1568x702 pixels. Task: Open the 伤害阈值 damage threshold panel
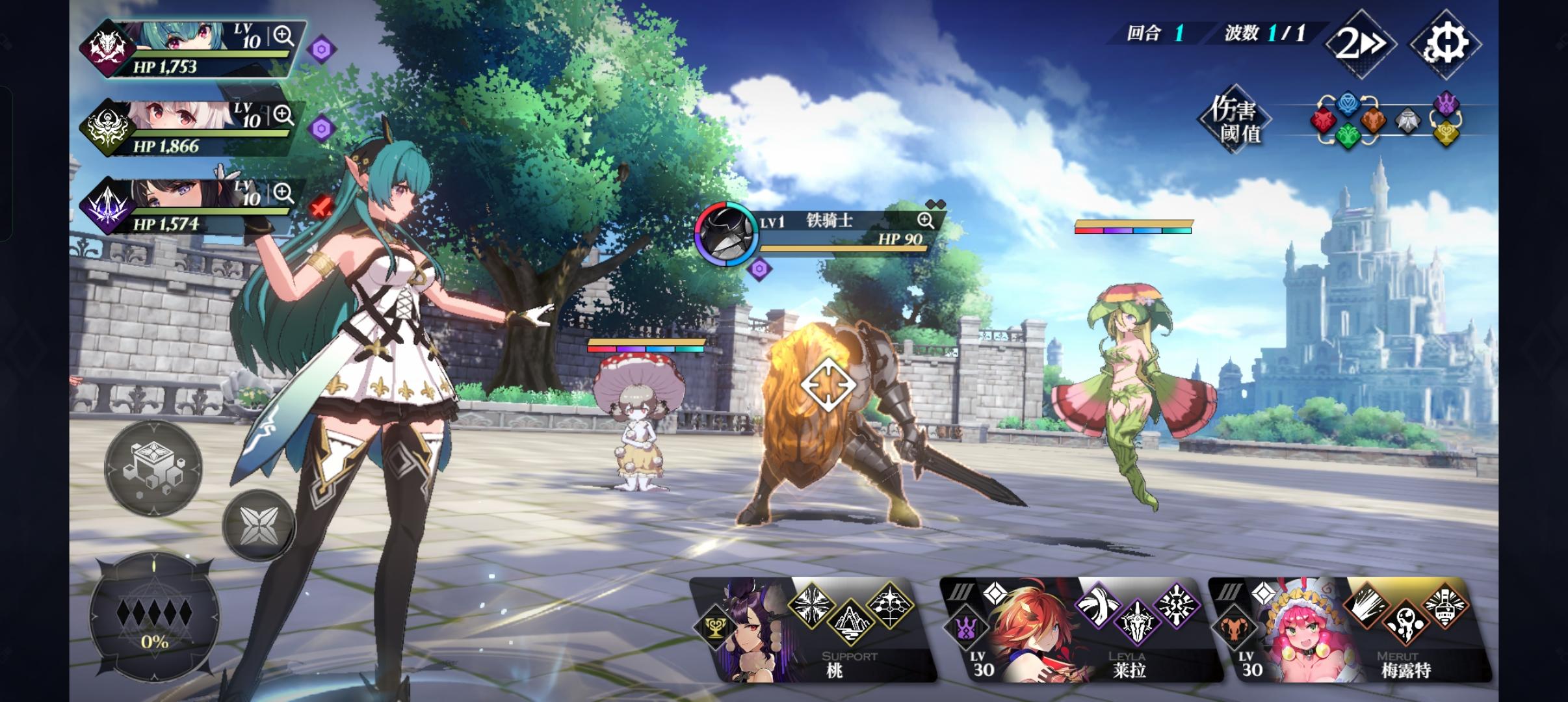(x=1234, y=121)
